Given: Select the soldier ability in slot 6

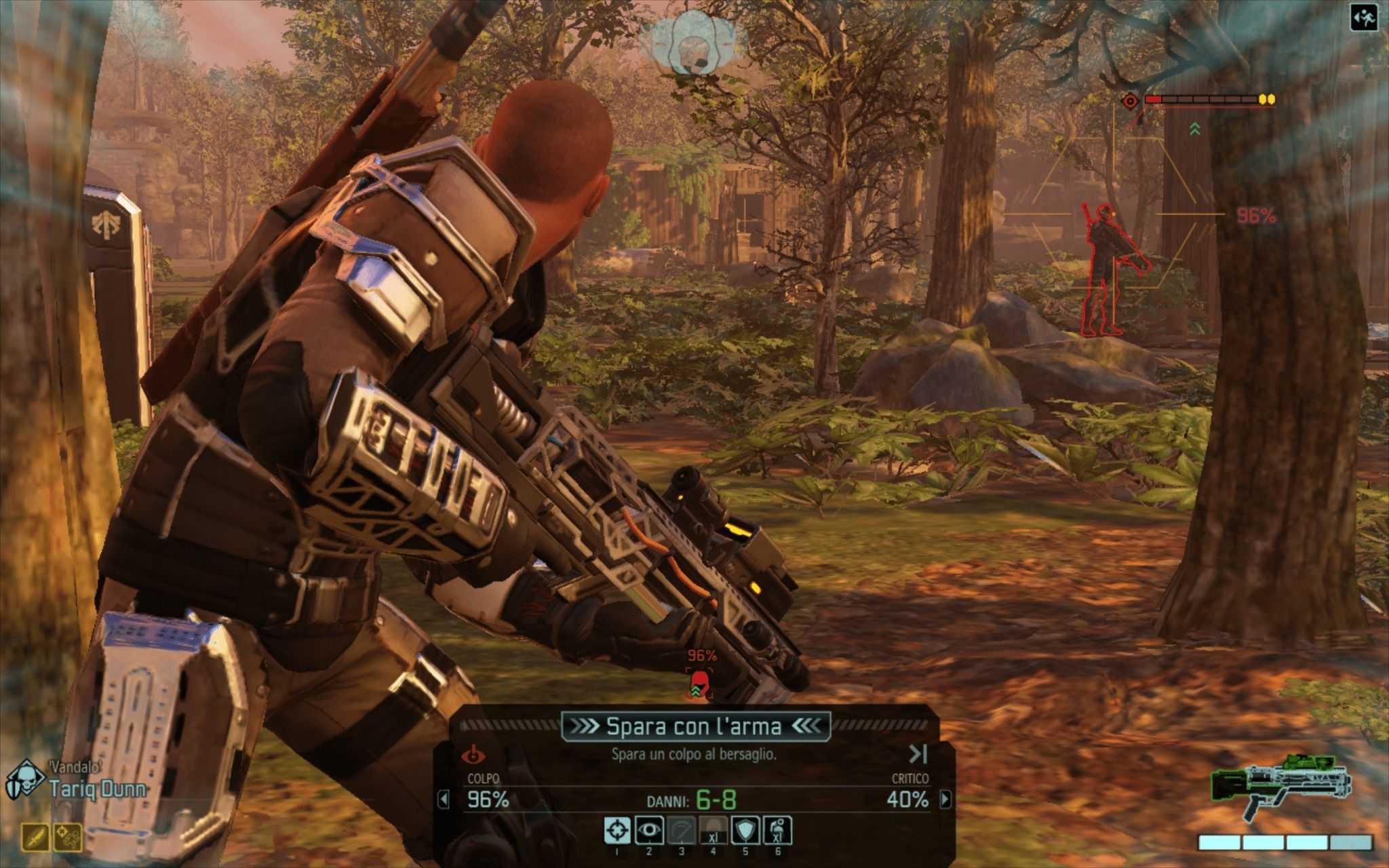Looking at the screenshot, I should pyautogui.click(x=777, y=830).
